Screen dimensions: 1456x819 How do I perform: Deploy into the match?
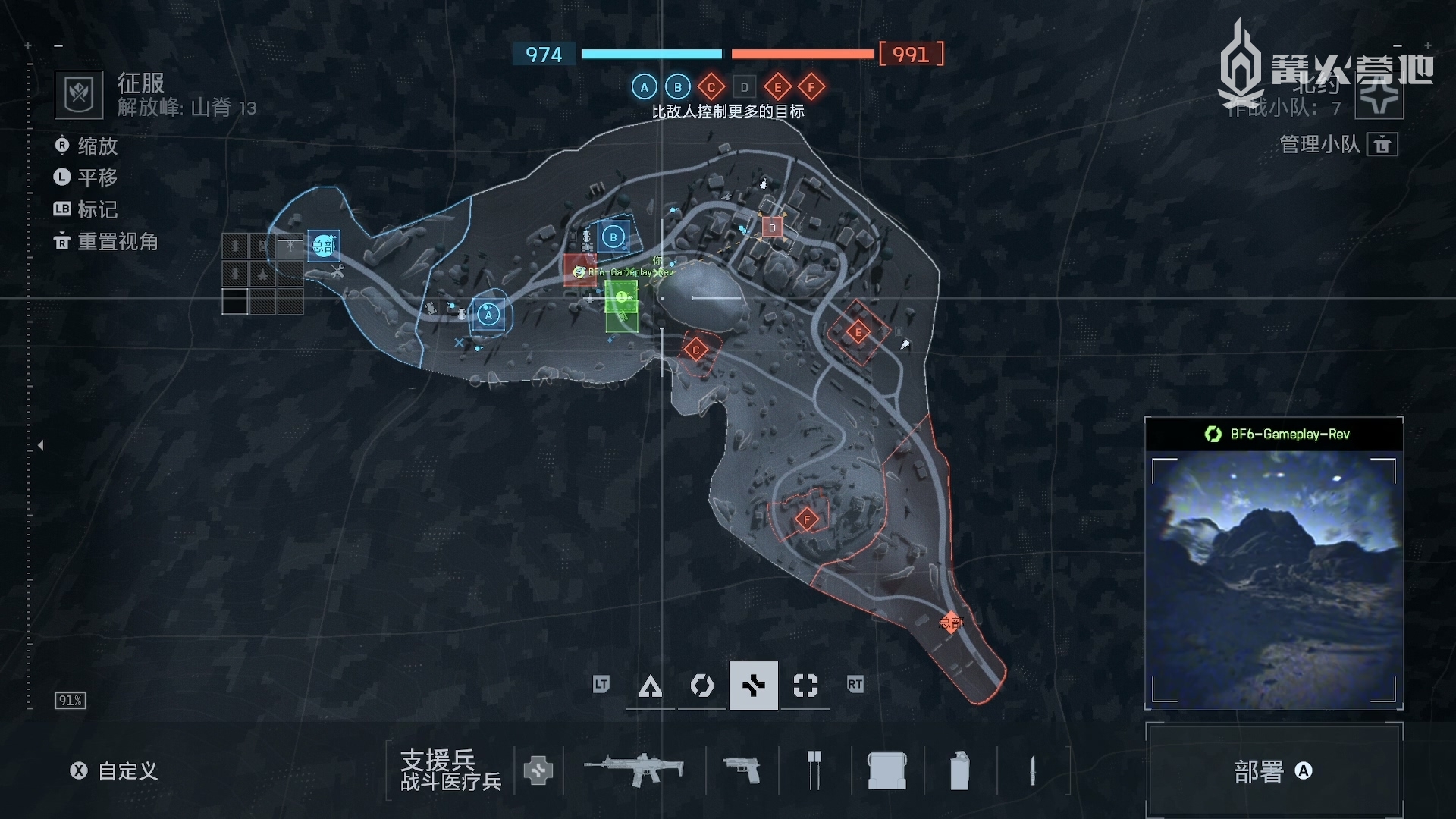(1273, 771)
